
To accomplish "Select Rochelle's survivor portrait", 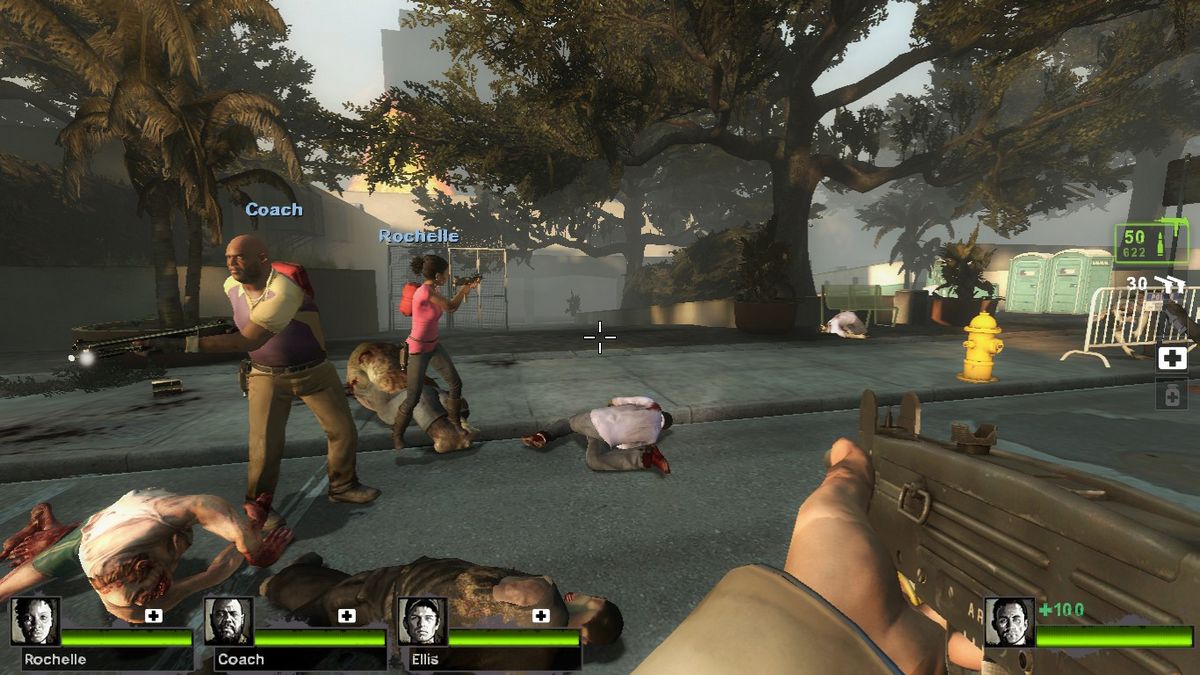I will [x=36, y=621].
